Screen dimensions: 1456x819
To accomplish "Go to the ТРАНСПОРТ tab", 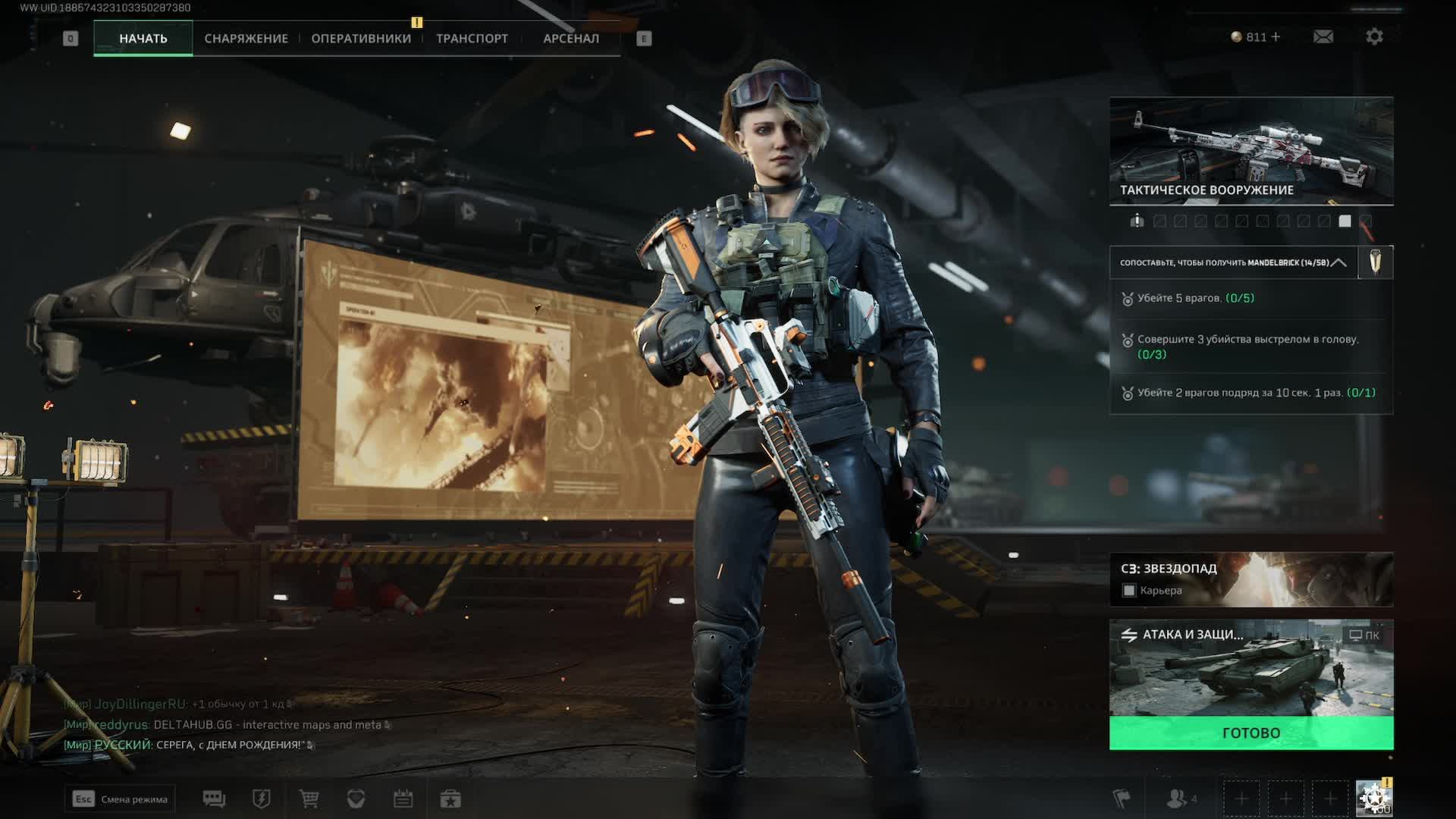I will (472, 39).
